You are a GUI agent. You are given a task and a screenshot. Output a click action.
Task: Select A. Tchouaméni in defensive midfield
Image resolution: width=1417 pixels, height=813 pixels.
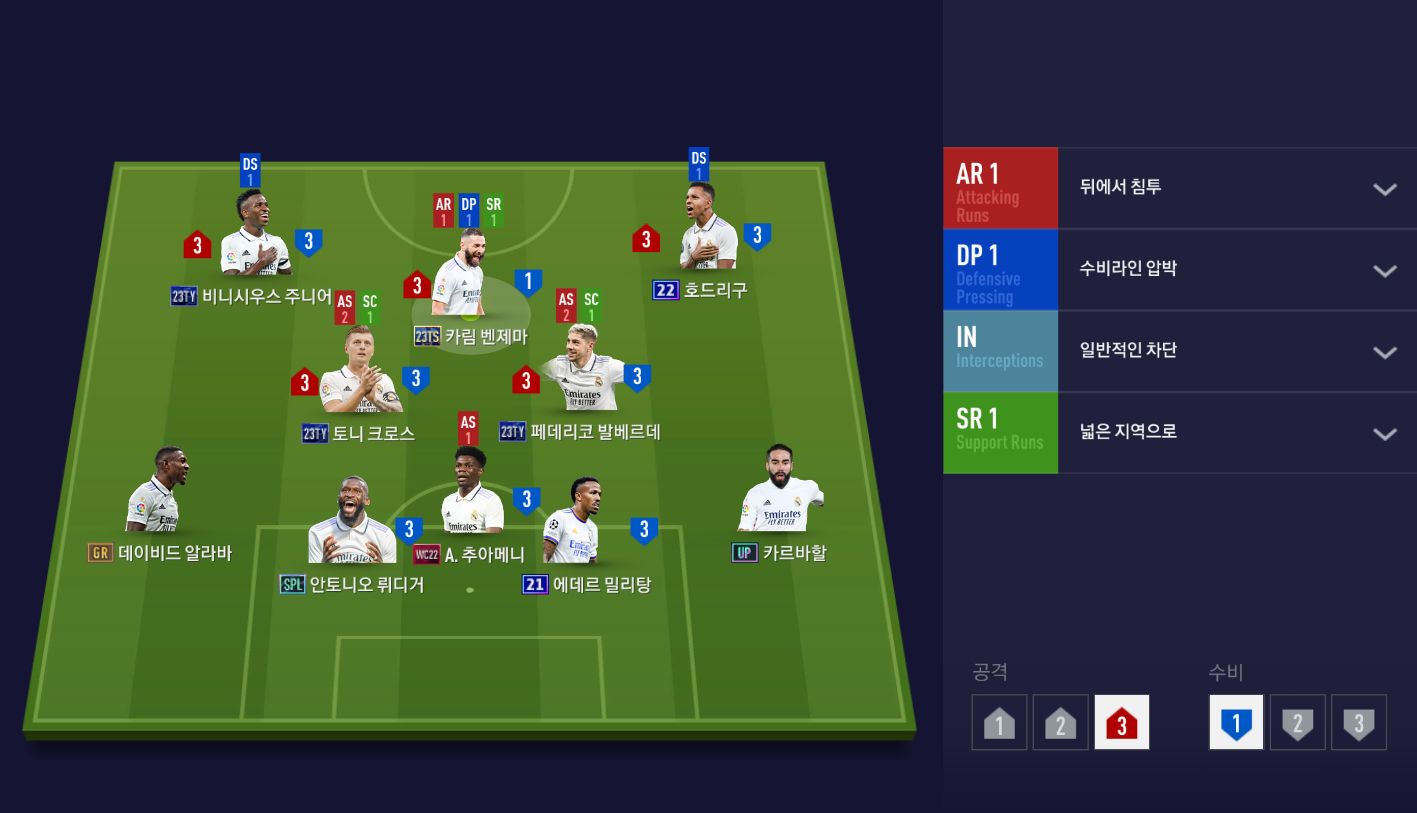point(471,495)
